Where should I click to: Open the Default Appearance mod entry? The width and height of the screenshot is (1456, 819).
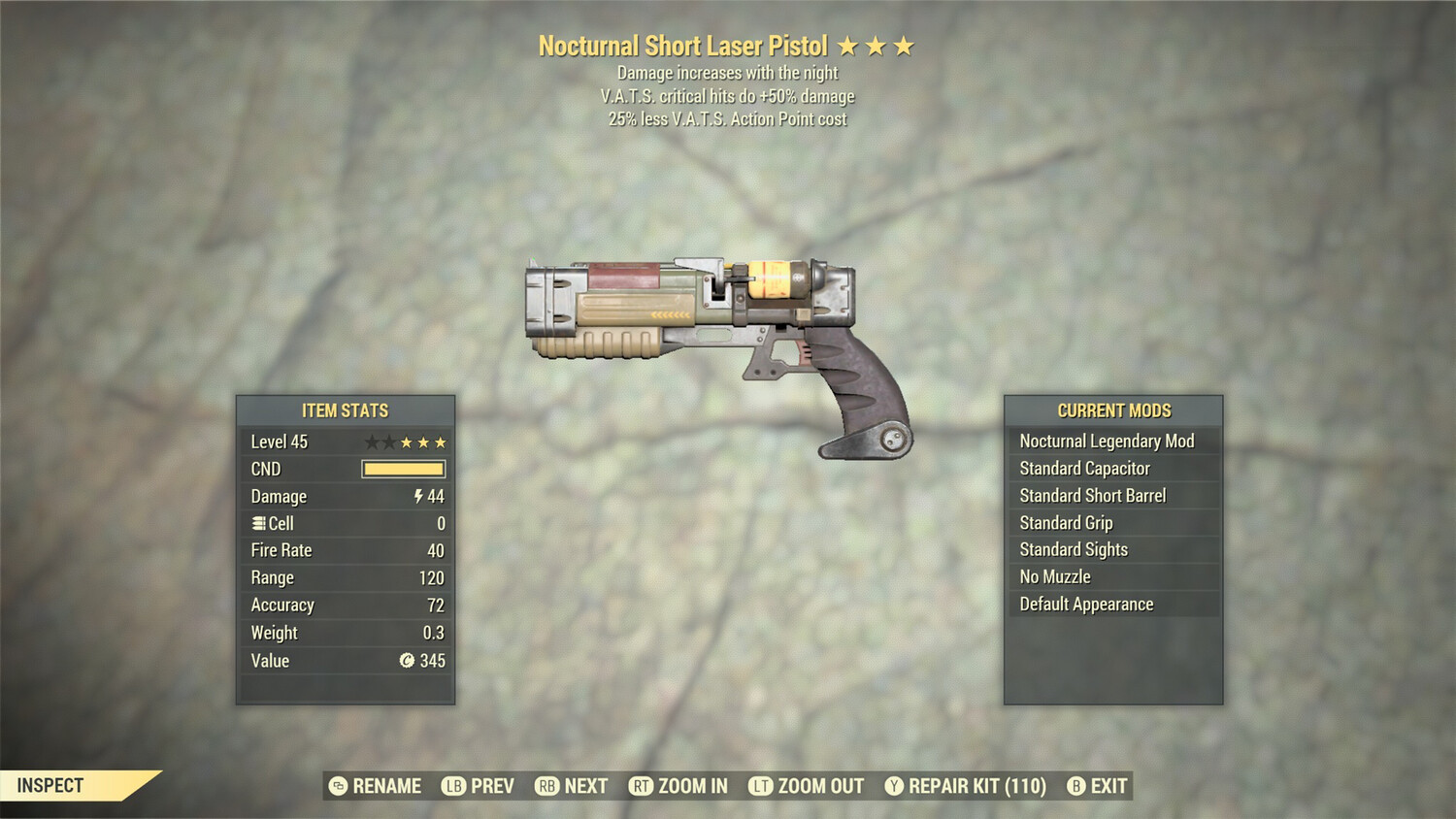pyautogui.click(x=1085, y=604)
